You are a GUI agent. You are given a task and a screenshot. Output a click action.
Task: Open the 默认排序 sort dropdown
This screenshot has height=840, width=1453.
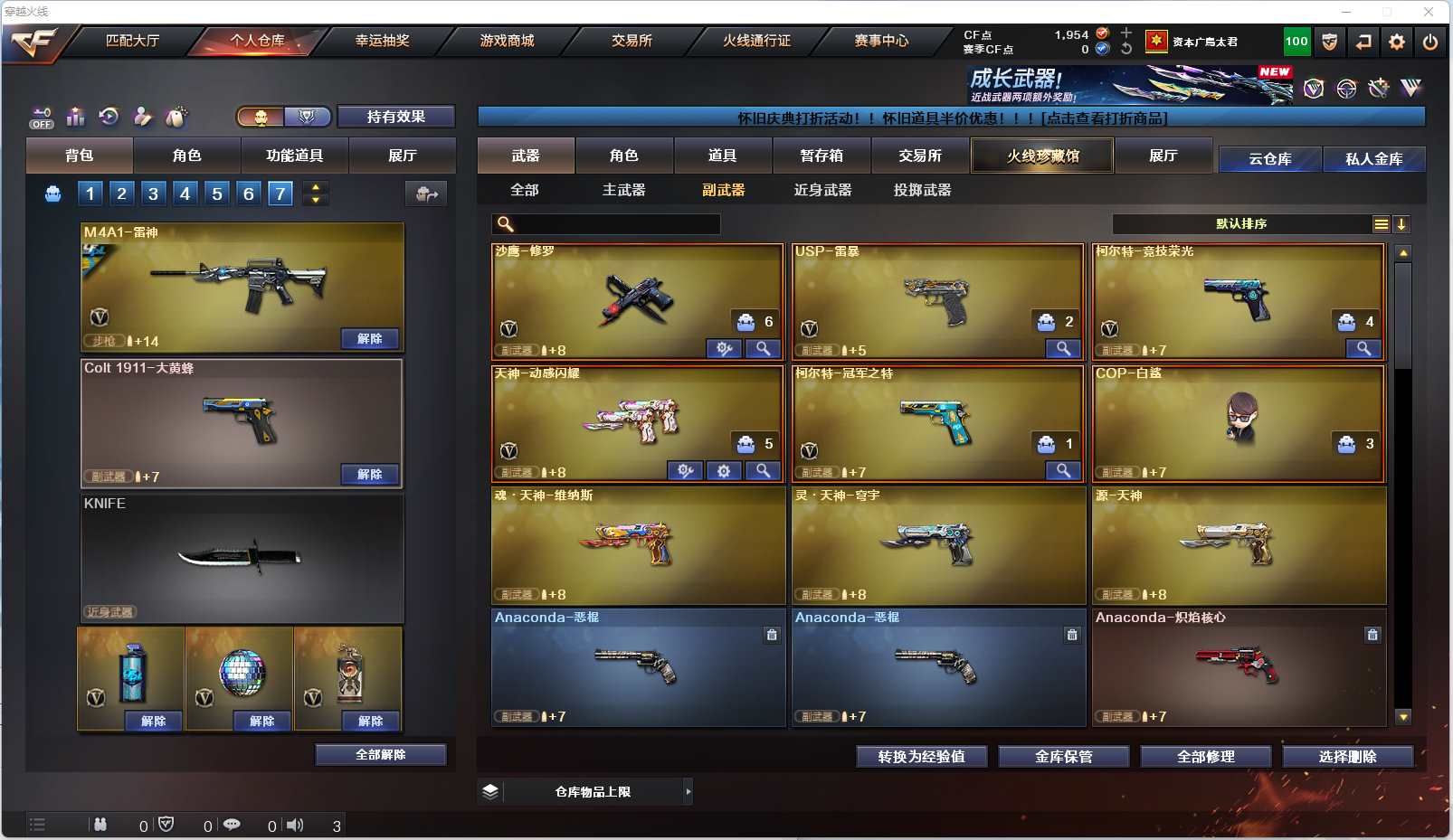(x=1241, y=224)
